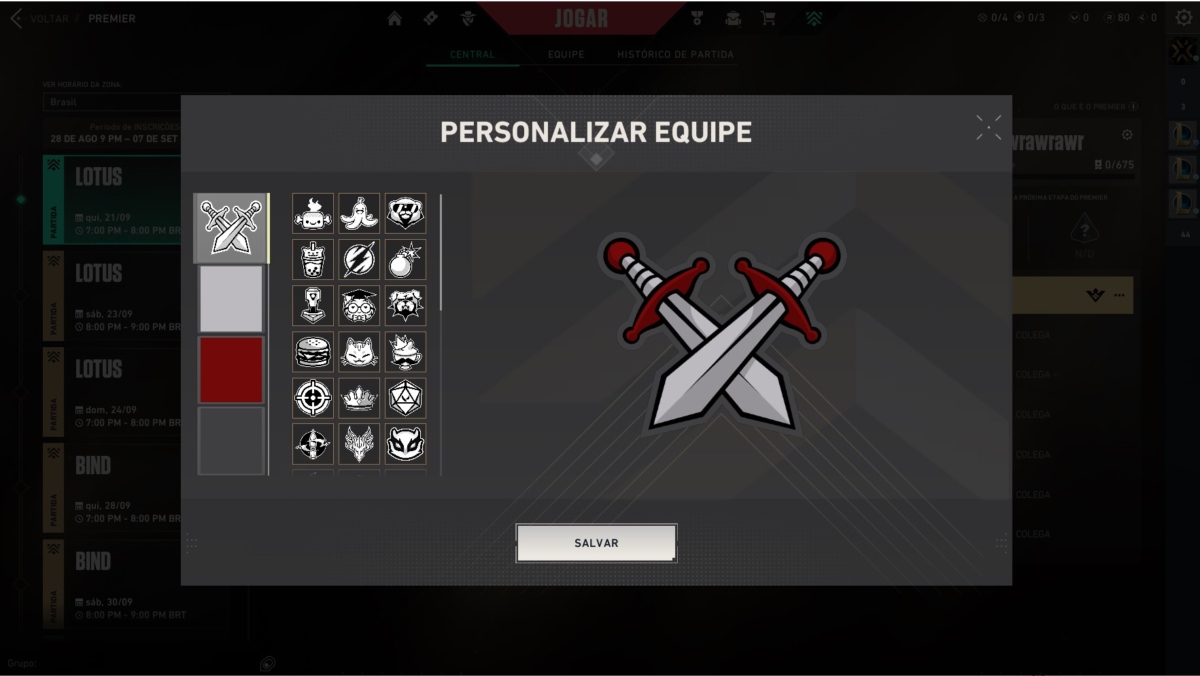Select the crossed swords icon tab

231,227
